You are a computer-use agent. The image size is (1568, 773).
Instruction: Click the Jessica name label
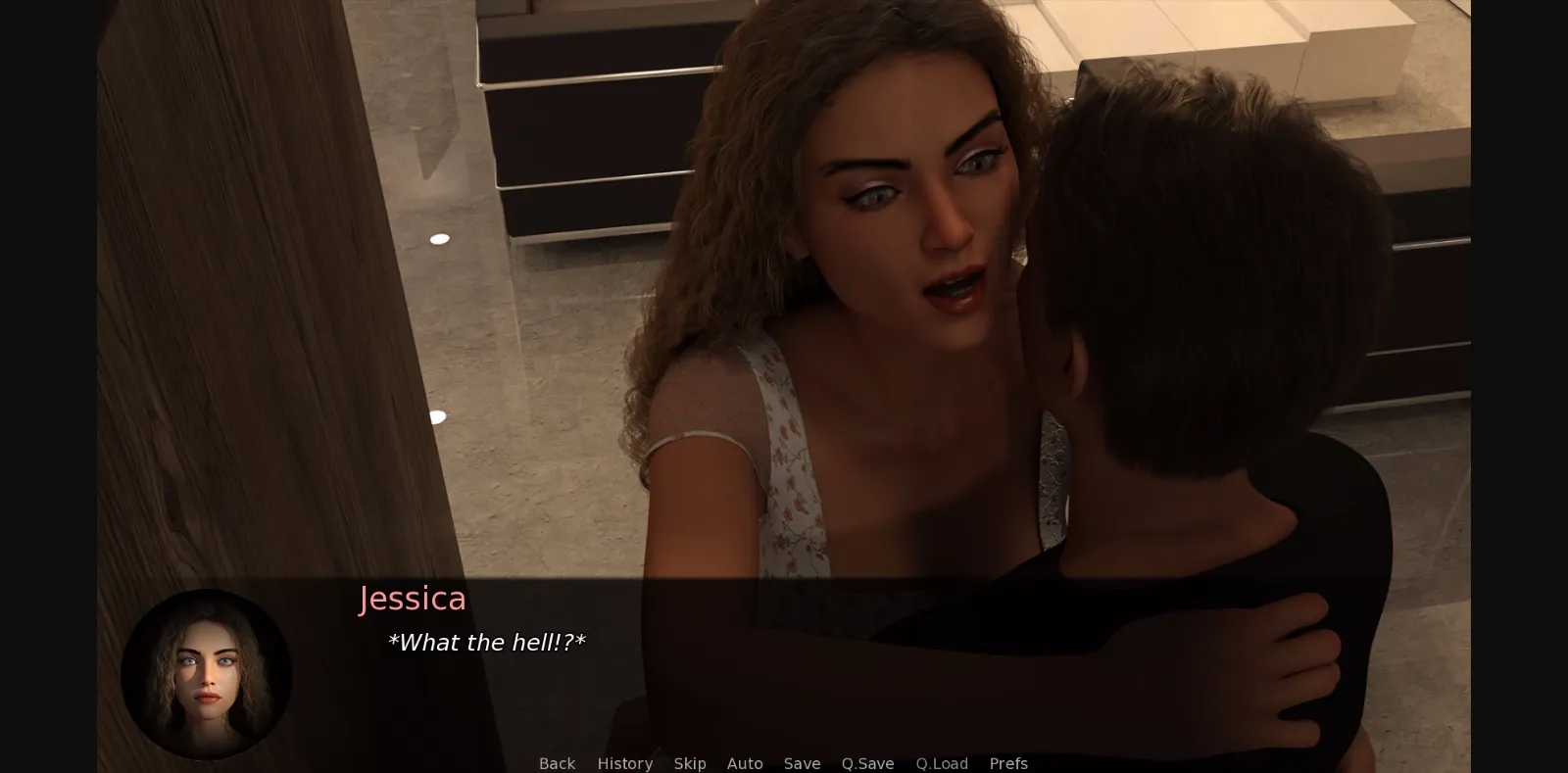point(413,599)
